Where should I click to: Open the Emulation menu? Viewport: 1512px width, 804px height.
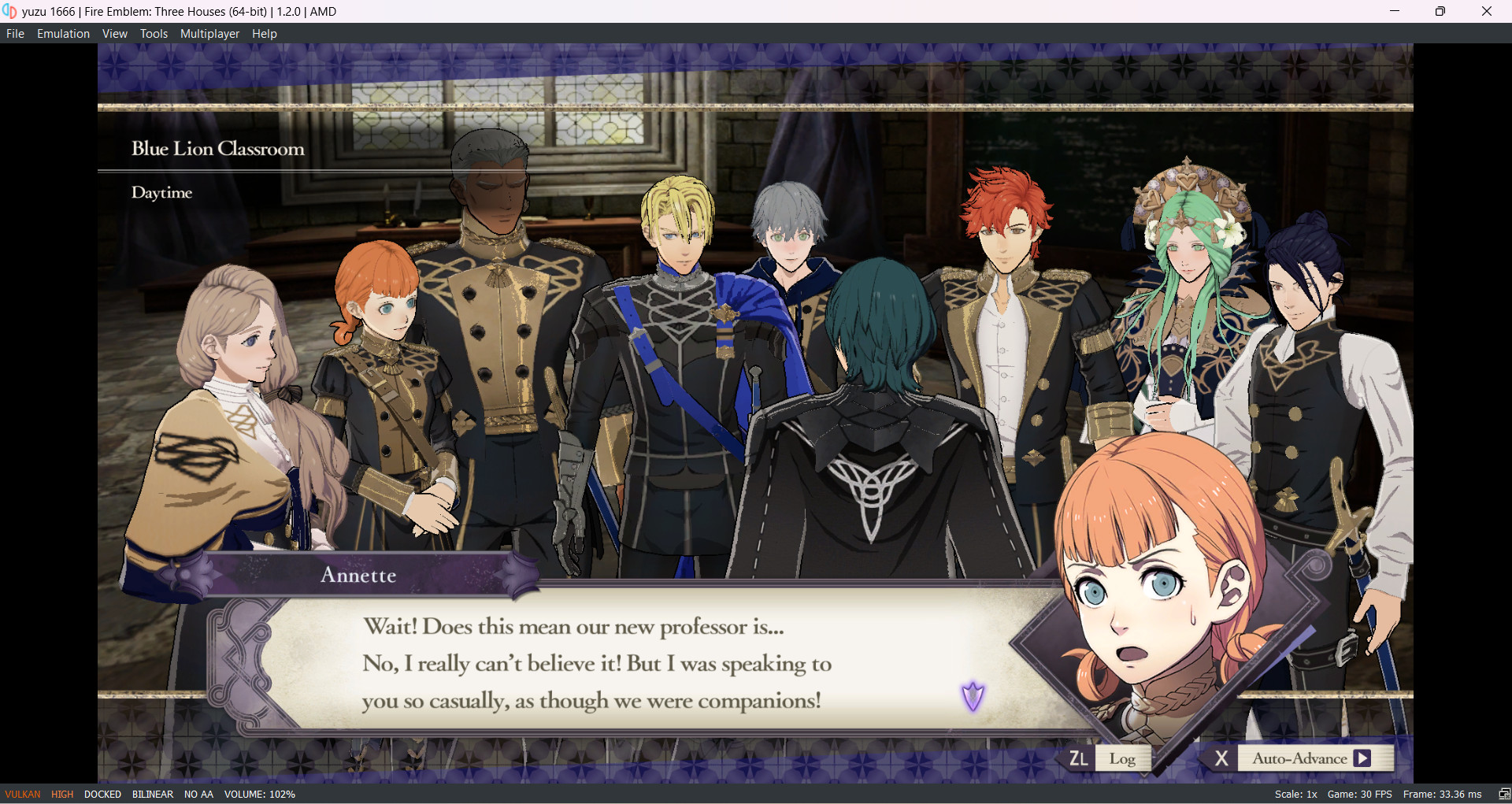tap(63, 33)
